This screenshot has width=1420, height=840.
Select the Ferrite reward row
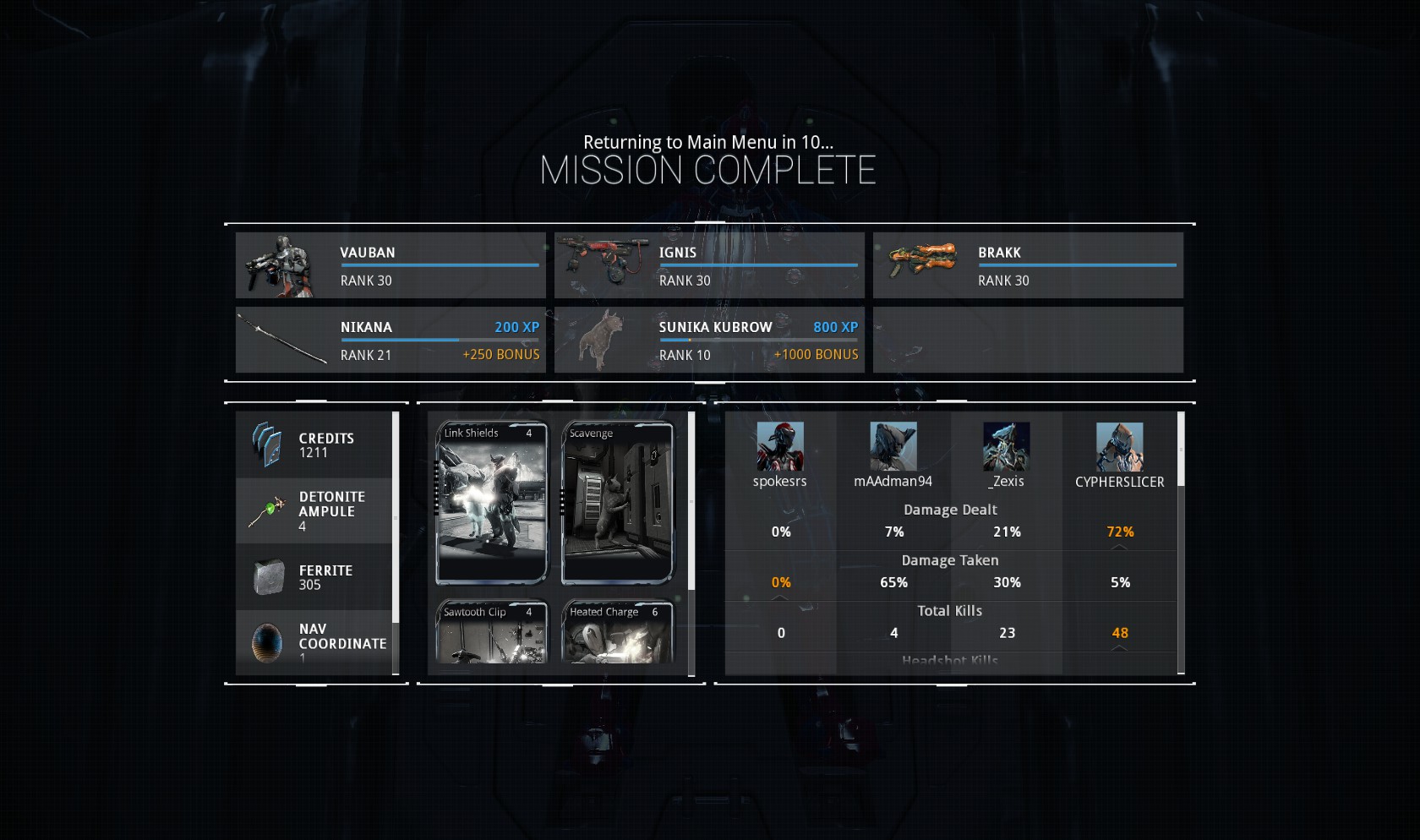314,577
